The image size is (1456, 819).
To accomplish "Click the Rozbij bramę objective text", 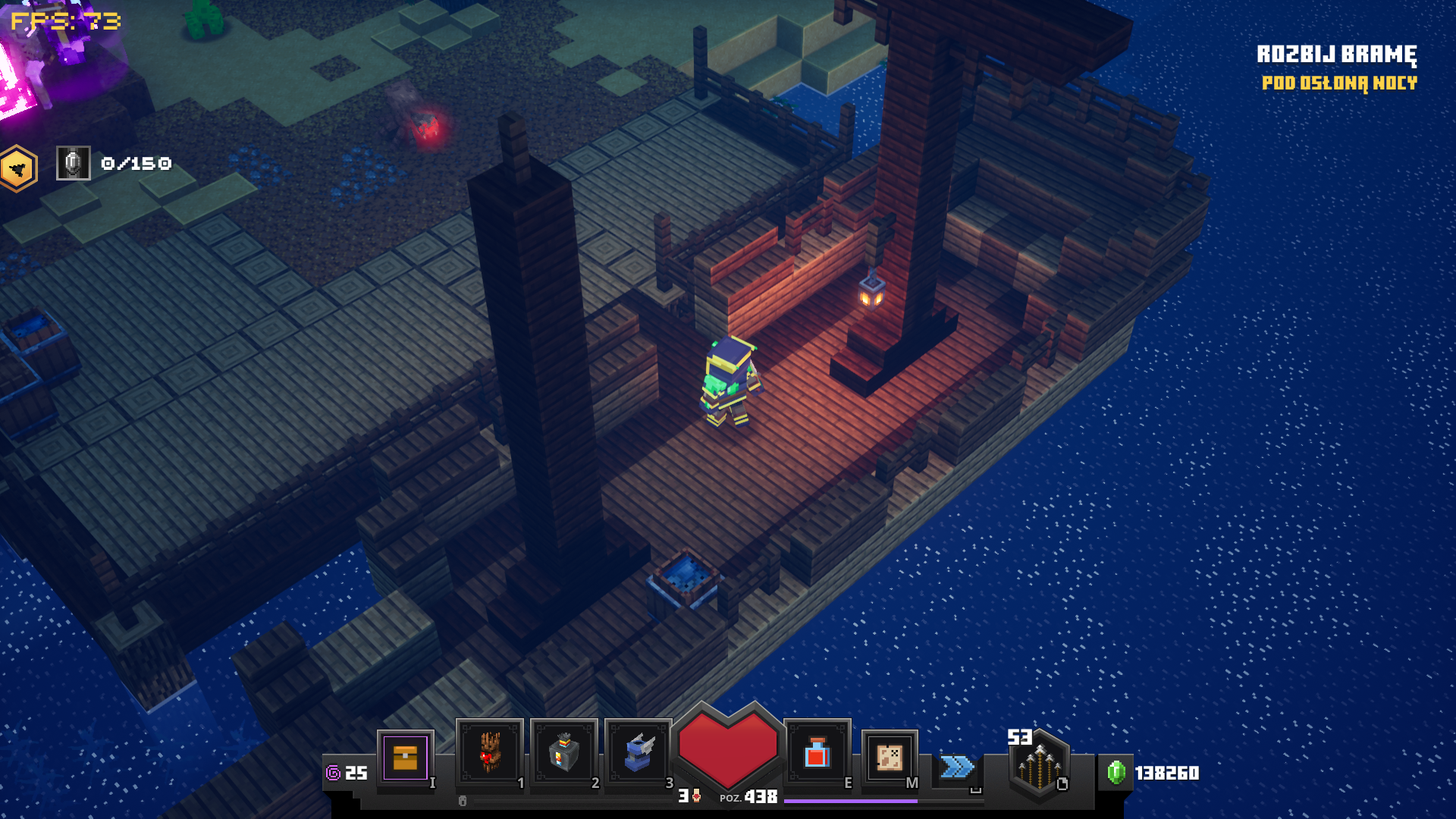I will coord(1336,55).
